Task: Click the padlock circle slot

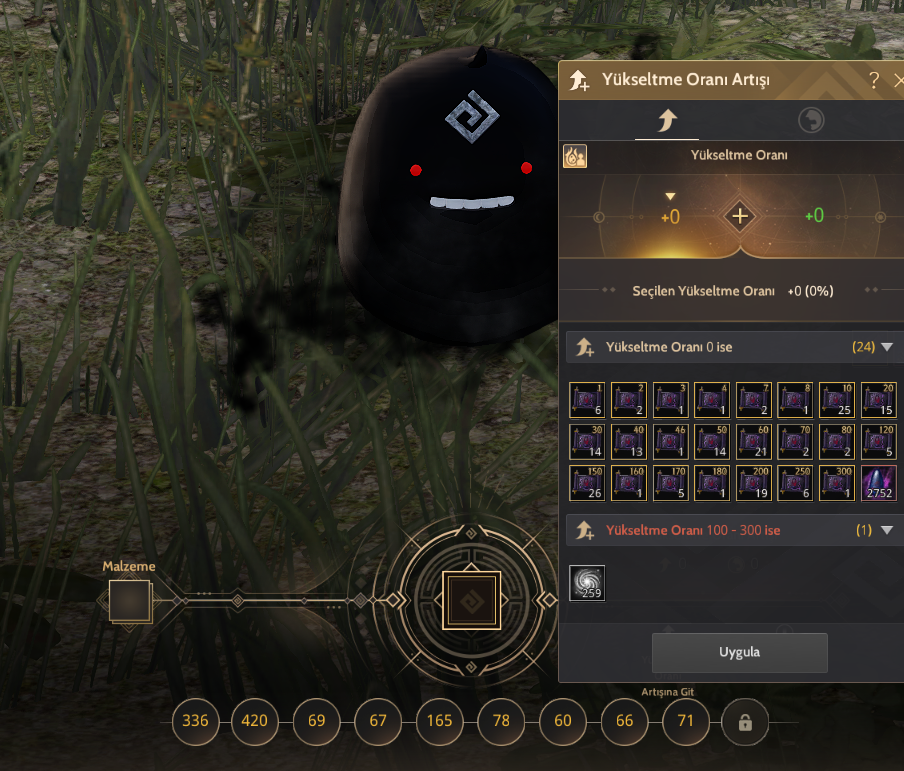Action: (x=745, y=722)
